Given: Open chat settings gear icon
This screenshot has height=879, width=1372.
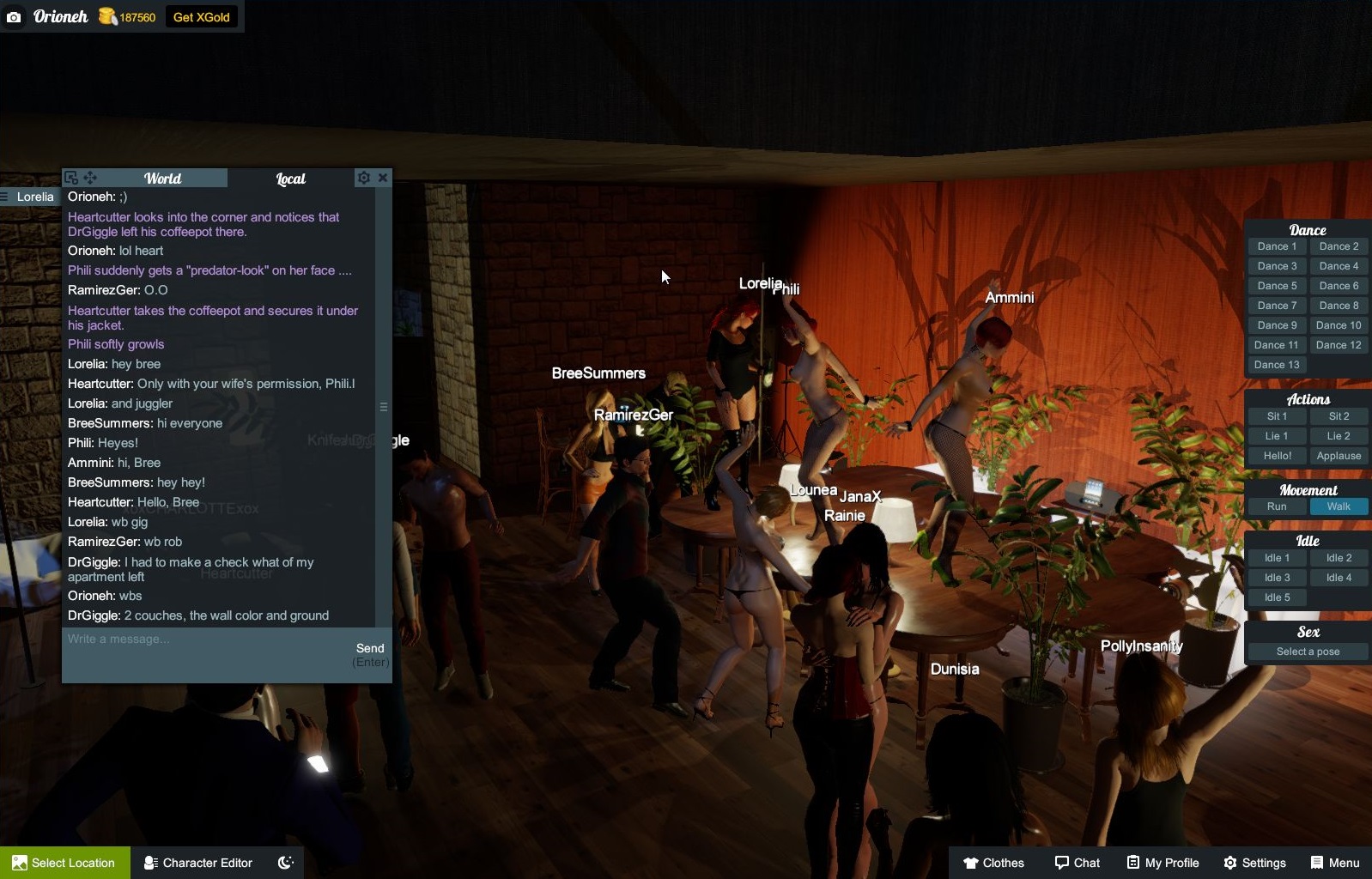Looking at the screenshot, I should tap(364, 178).
